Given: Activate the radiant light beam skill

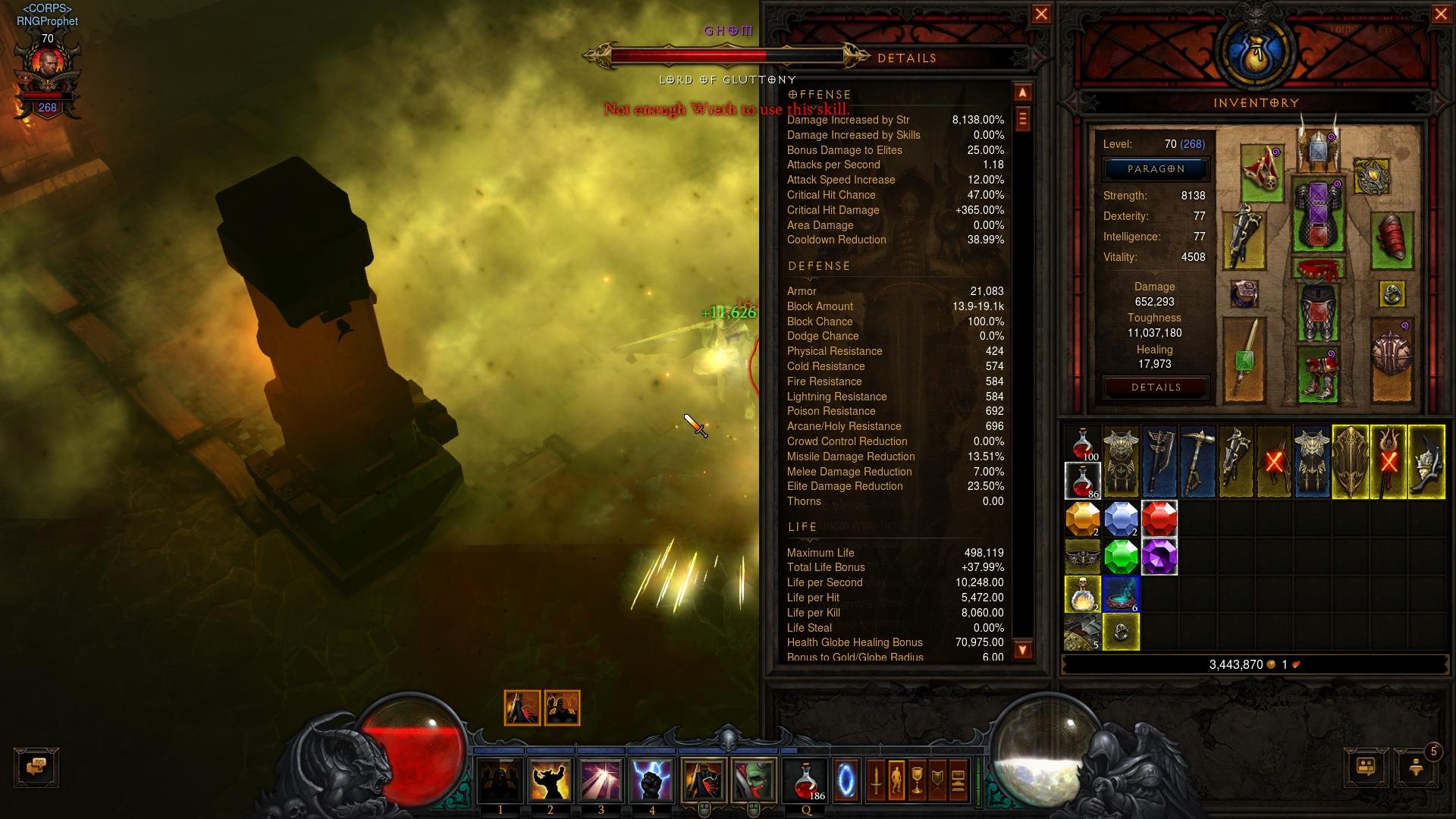Looking at the screenshot, I should tap(601, 780).
